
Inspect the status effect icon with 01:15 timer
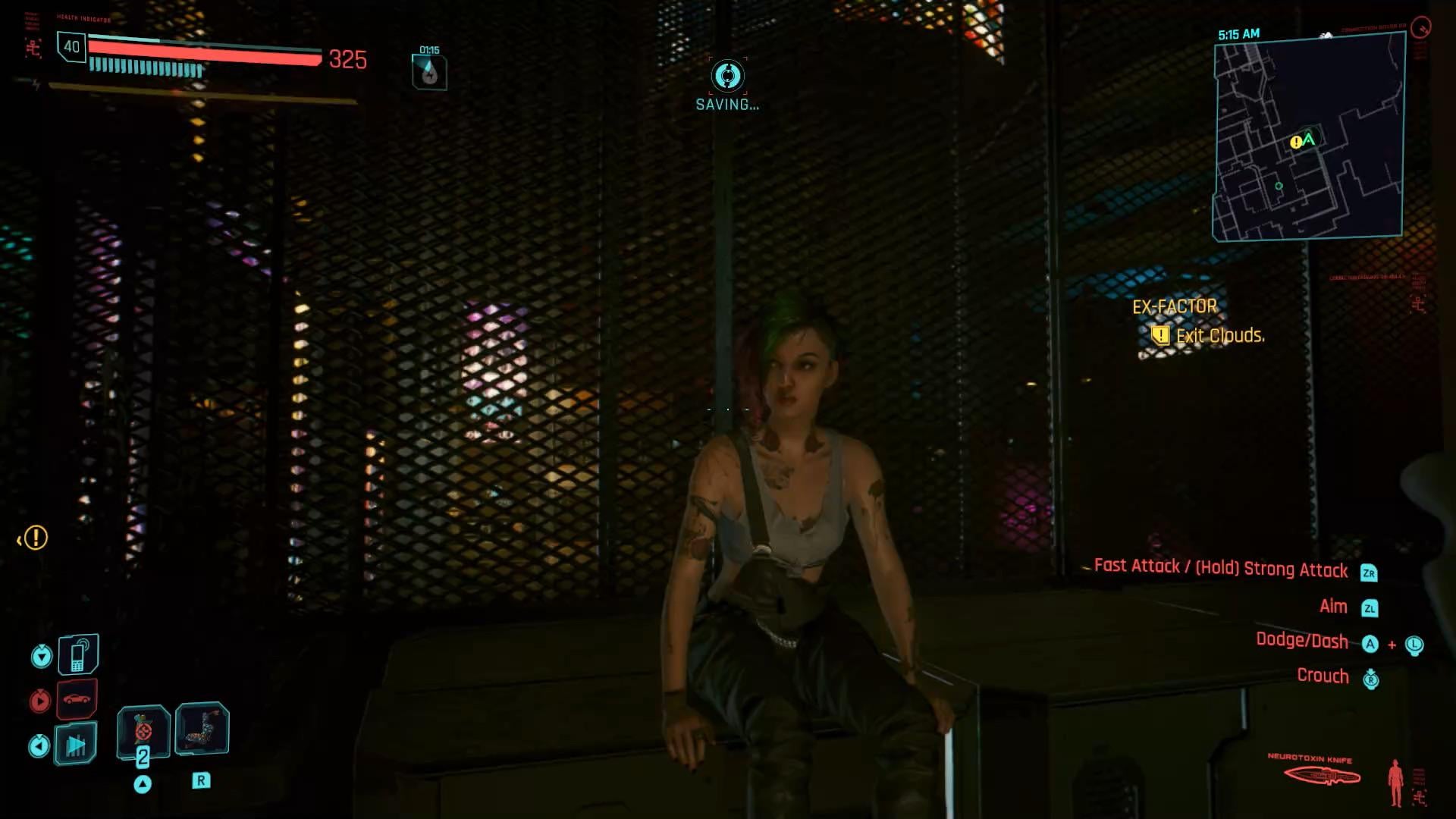pos(429,73)
